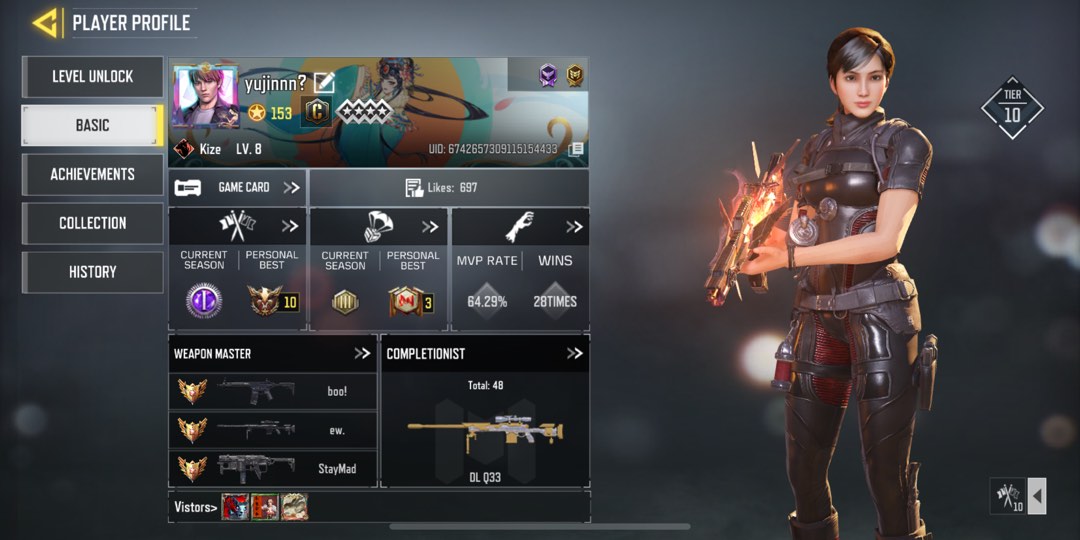Open the Completionist section
The width and height of the screenshot is (1080, 540).
[575, 353]
